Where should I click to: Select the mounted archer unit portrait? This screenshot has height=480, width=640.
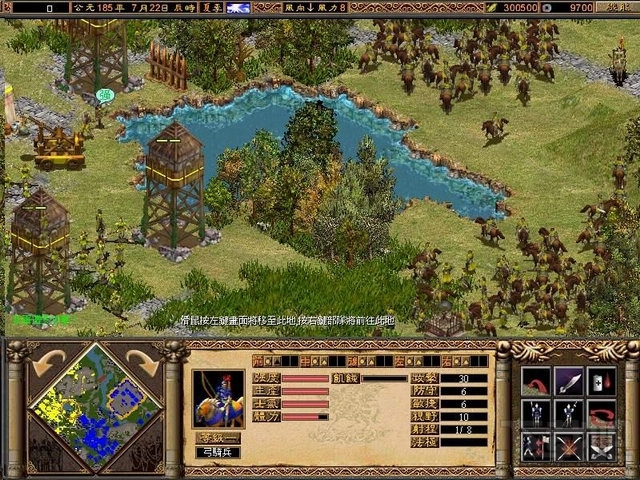[218, 399]
